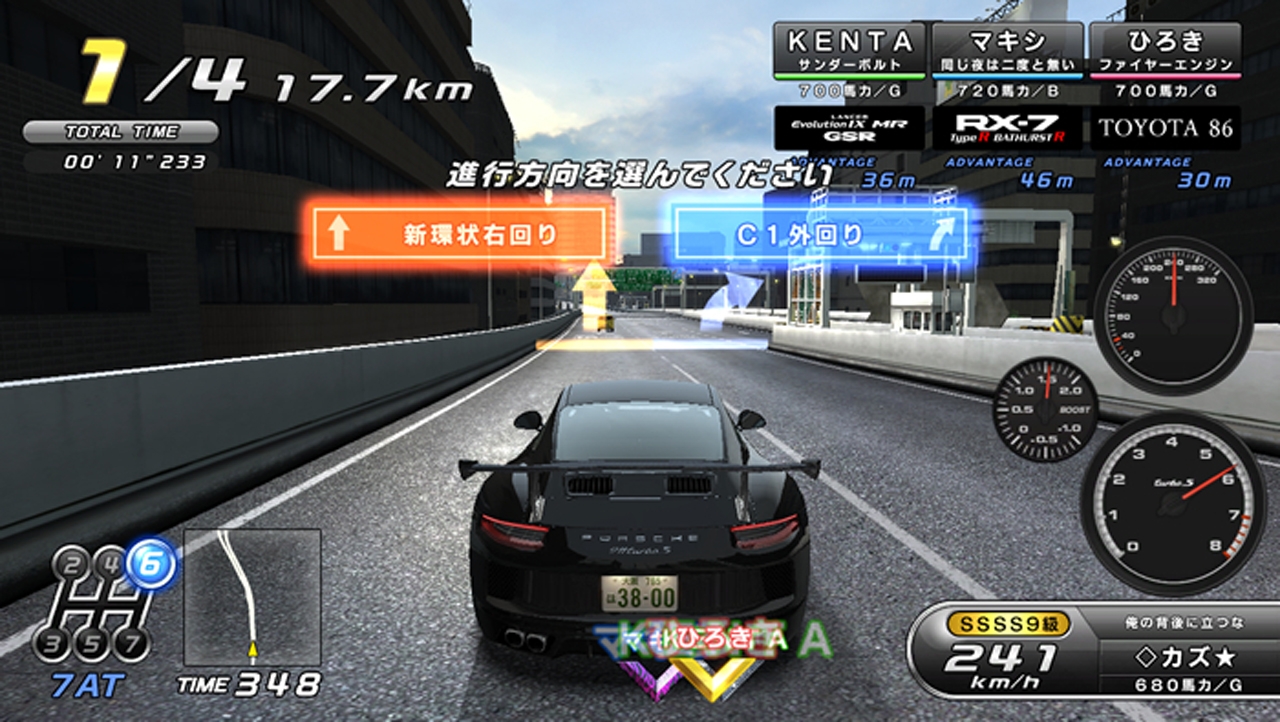Click the course minimap panel
This screenshot has height=722, width=1280.
(252, 598)
